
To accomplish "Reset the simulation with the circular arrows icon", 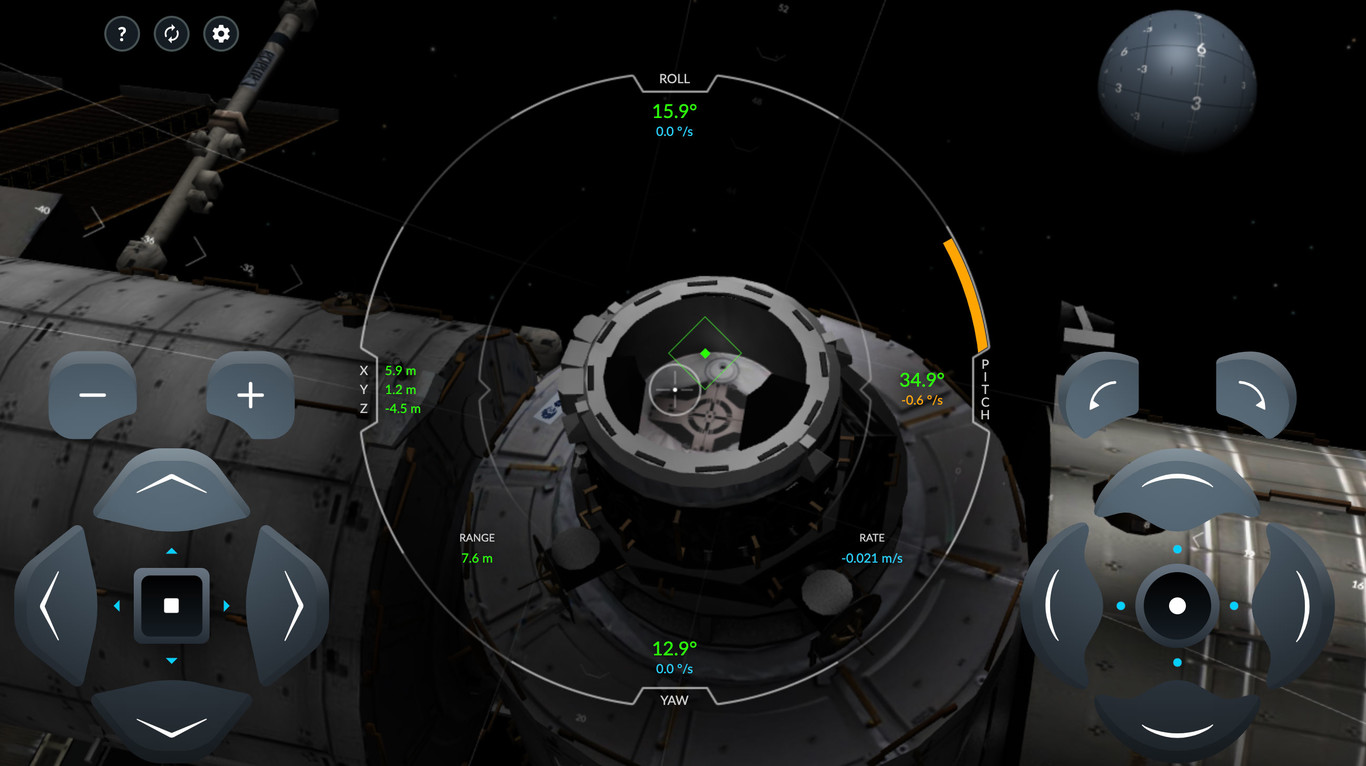I will pyautogui.click(x=171, y=33).
